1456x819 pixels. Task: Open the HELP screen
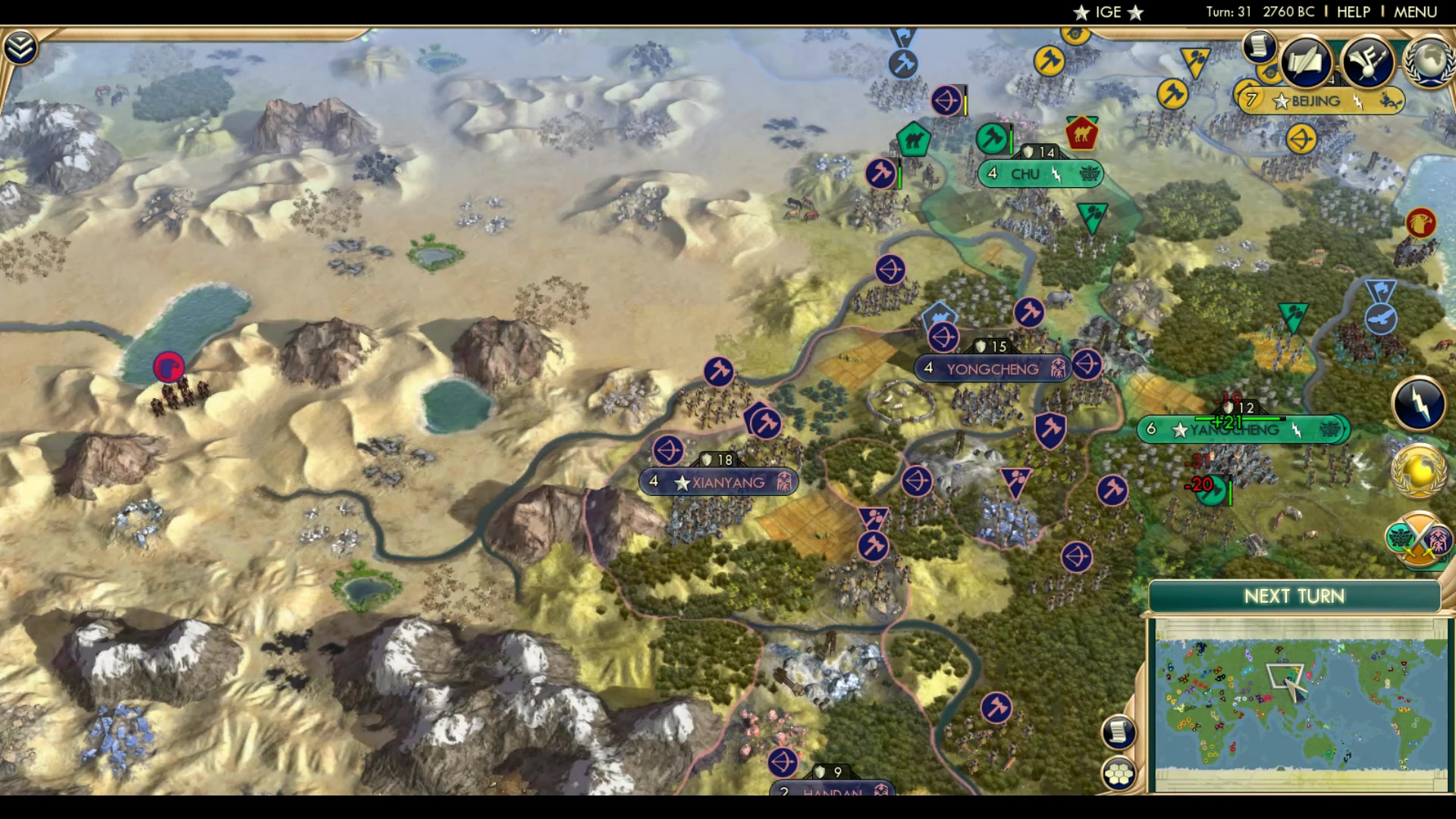click(x=1353, y=11)
